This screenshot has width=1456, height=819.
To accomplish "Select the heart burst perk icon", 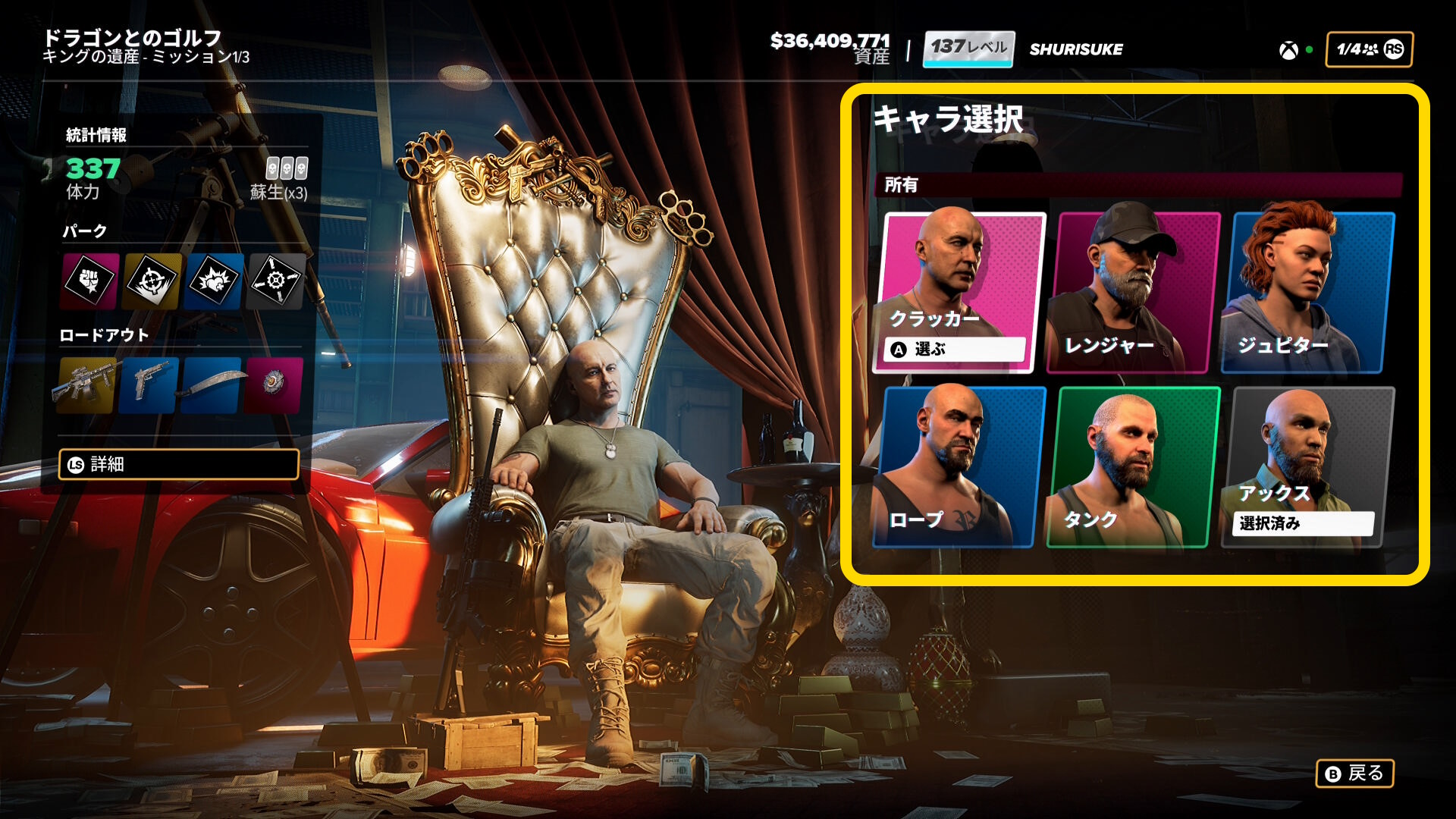I will tap(214, 281).
